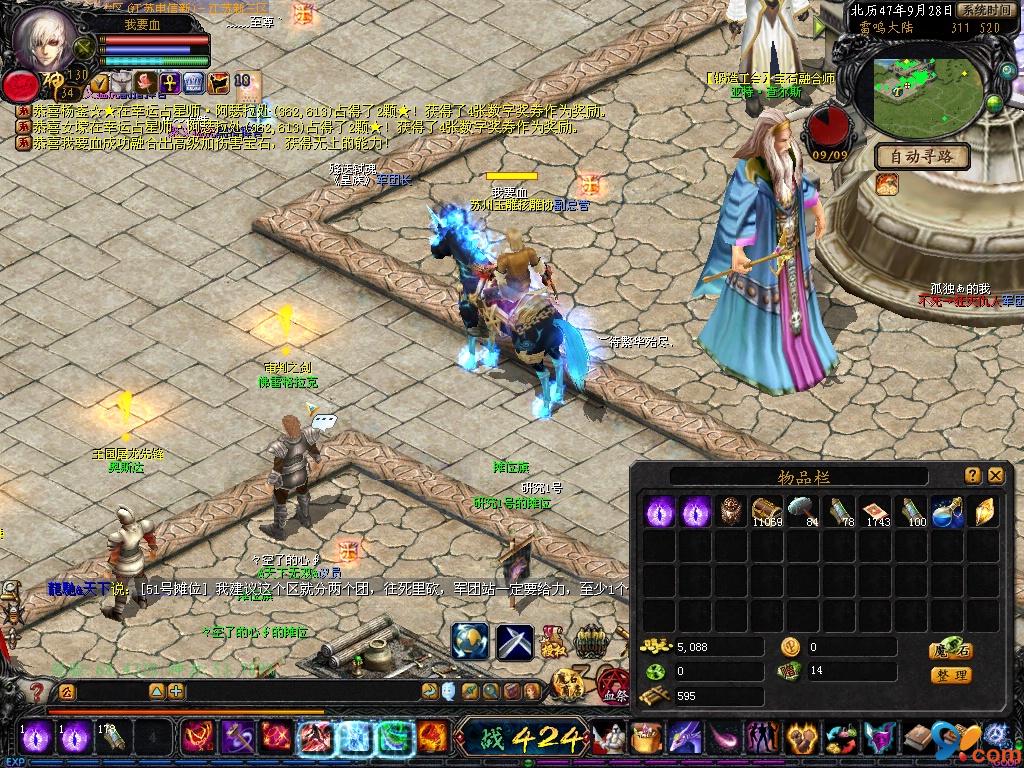Select the blue potion flask slot
Screen dimensions: 1024x768
pos(947,511)
